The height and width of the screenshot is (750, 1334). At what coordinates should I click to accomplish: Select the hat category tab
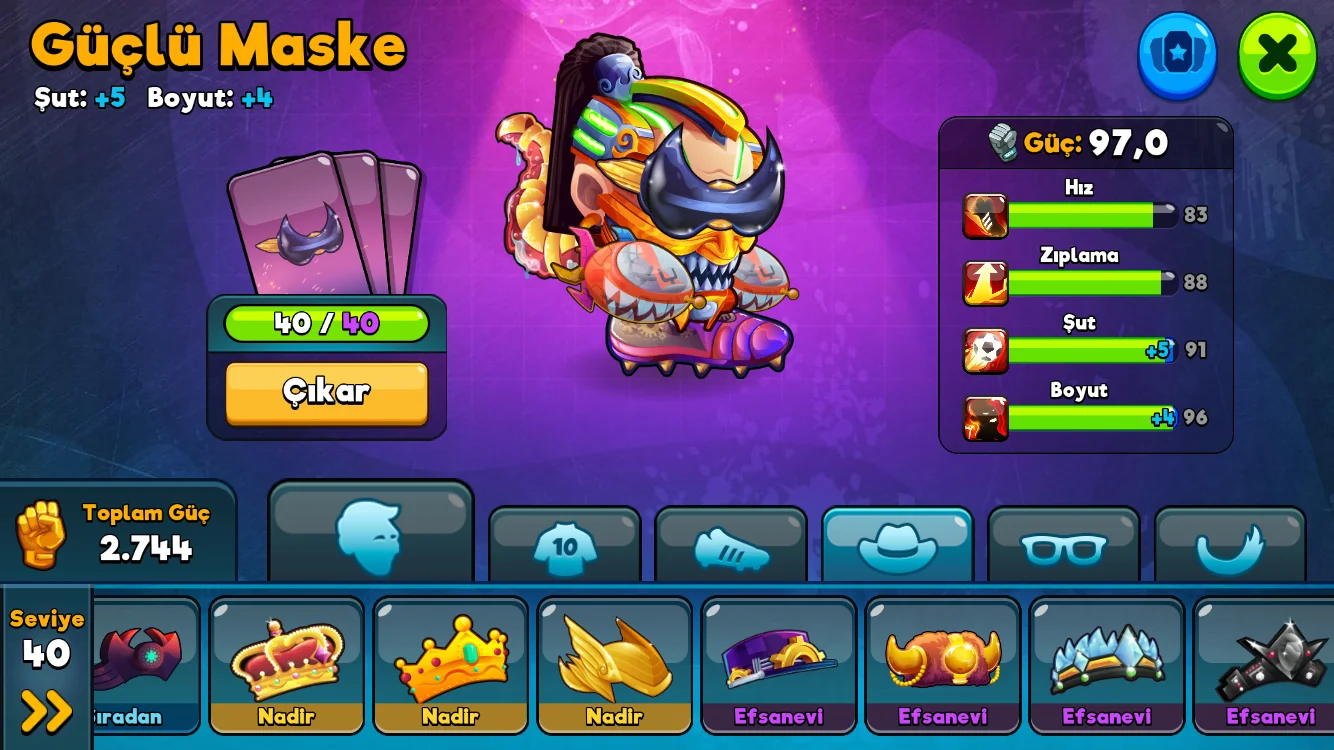(x=897, y=546)
